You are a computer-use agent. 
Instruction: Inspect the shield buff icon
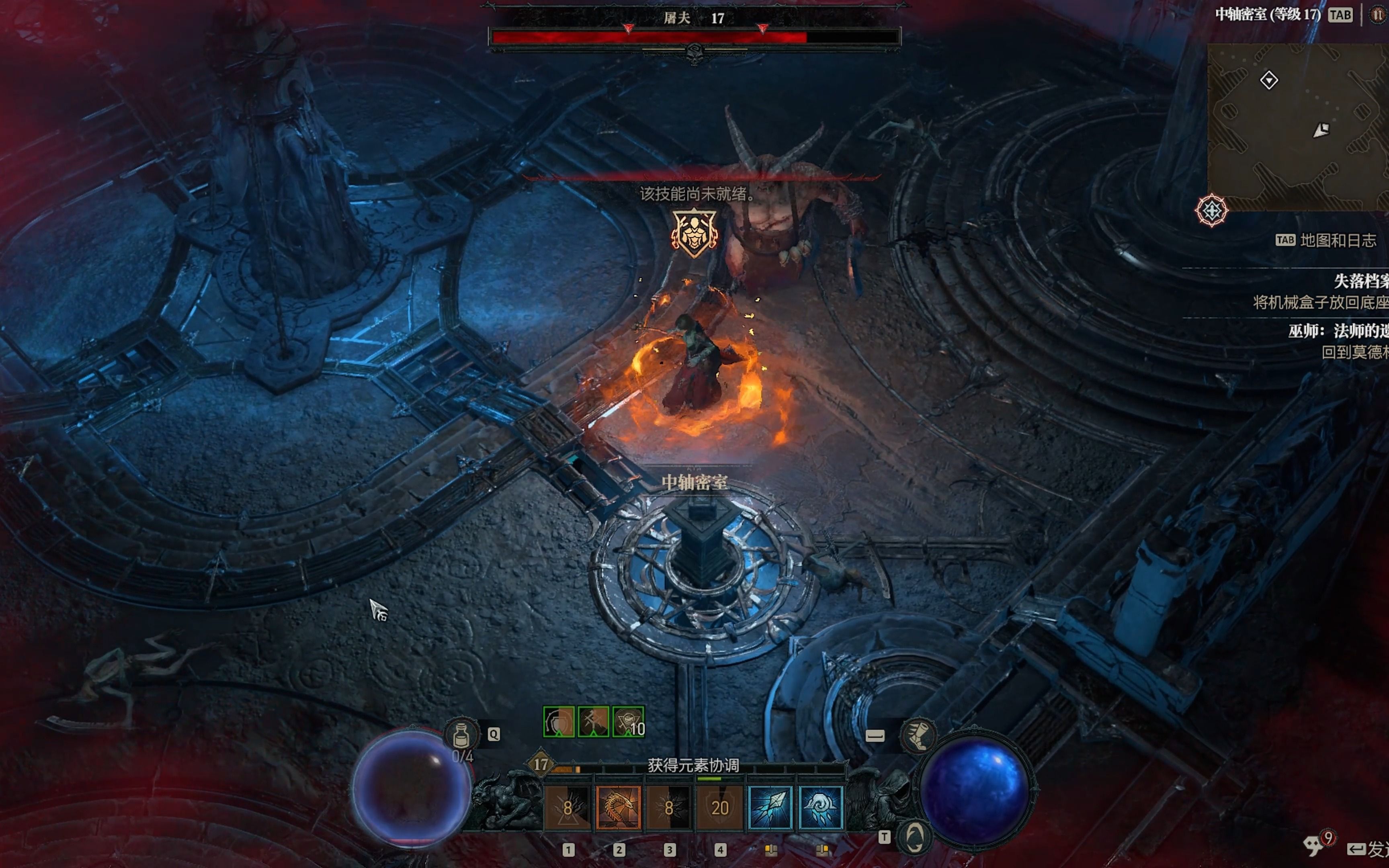pos(559,722)
